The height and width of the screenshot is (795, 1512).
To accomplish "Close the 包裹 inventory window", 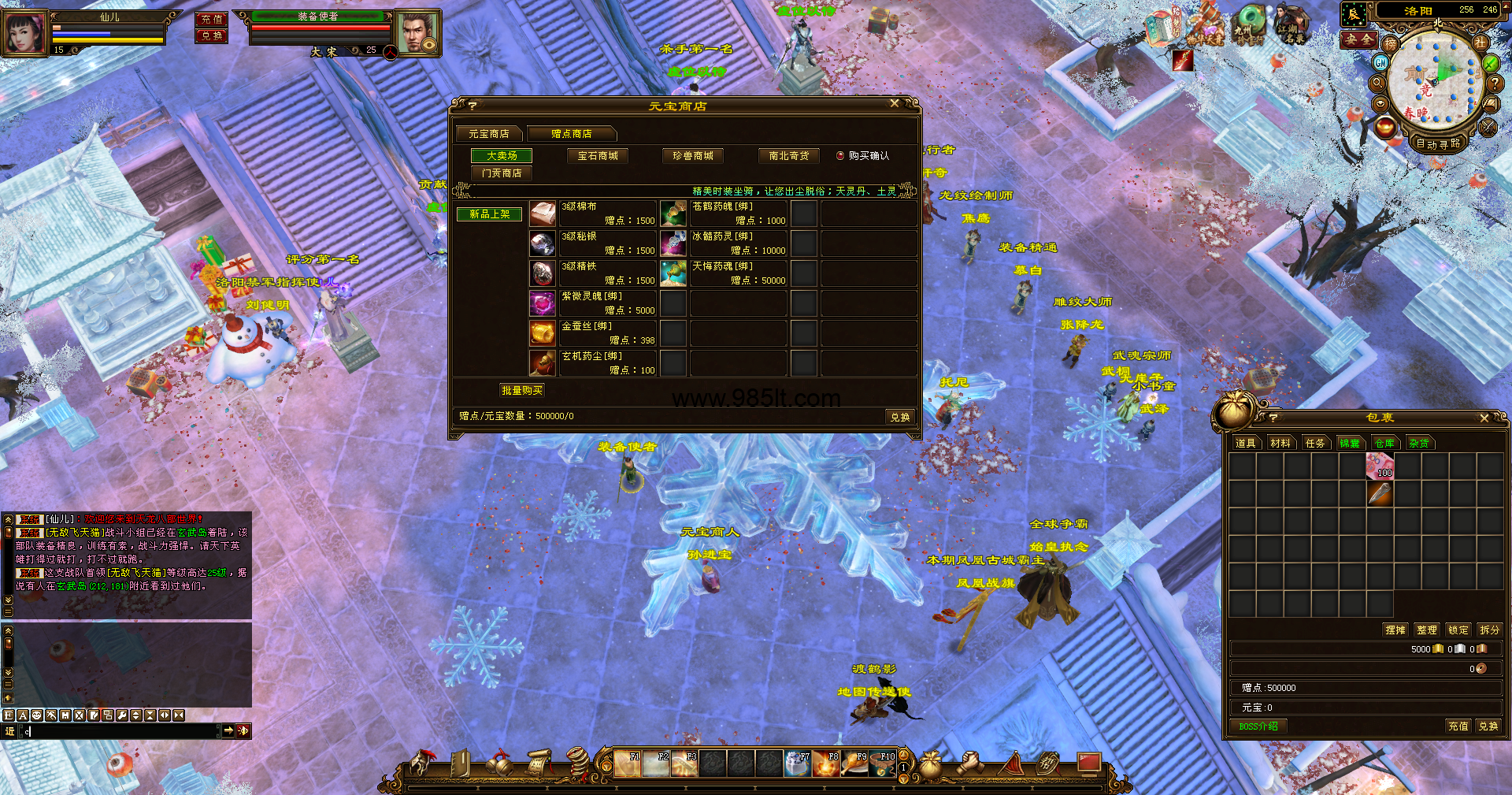I will pyautogui.click(x=1484, y=418).
